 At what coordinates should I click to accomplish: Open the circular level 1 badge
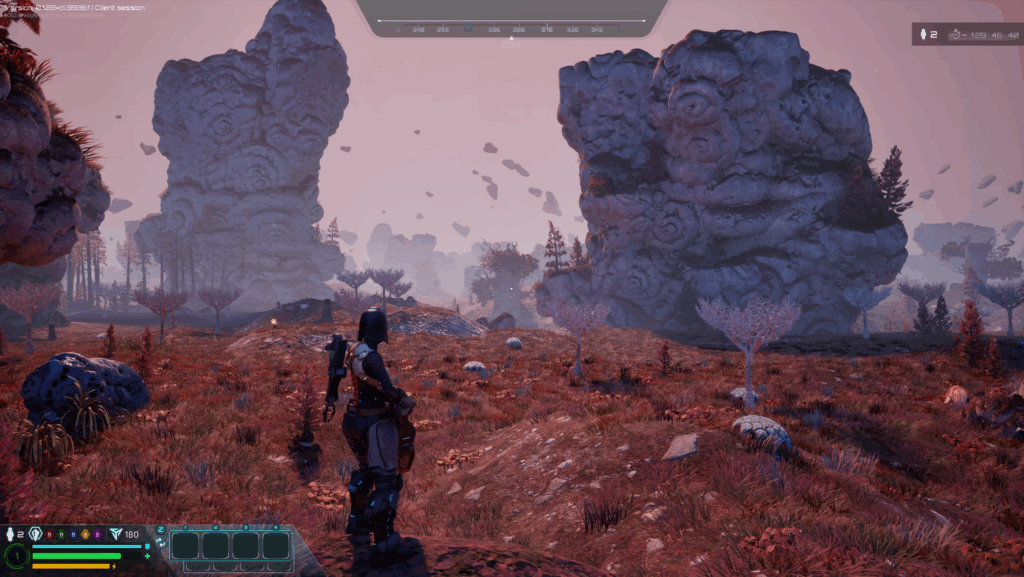pyautogui.click(x=16, y=556)
